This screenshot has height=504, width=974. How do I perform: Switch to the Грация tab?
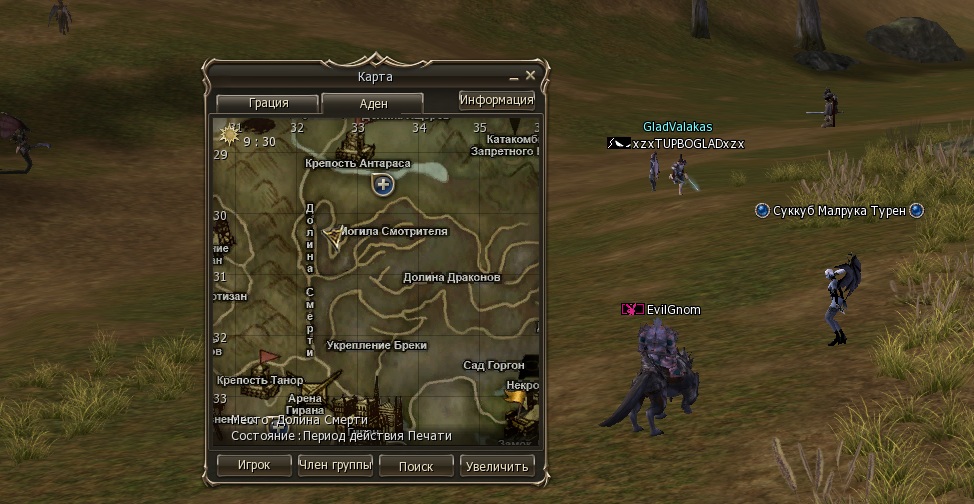[267, 103]
